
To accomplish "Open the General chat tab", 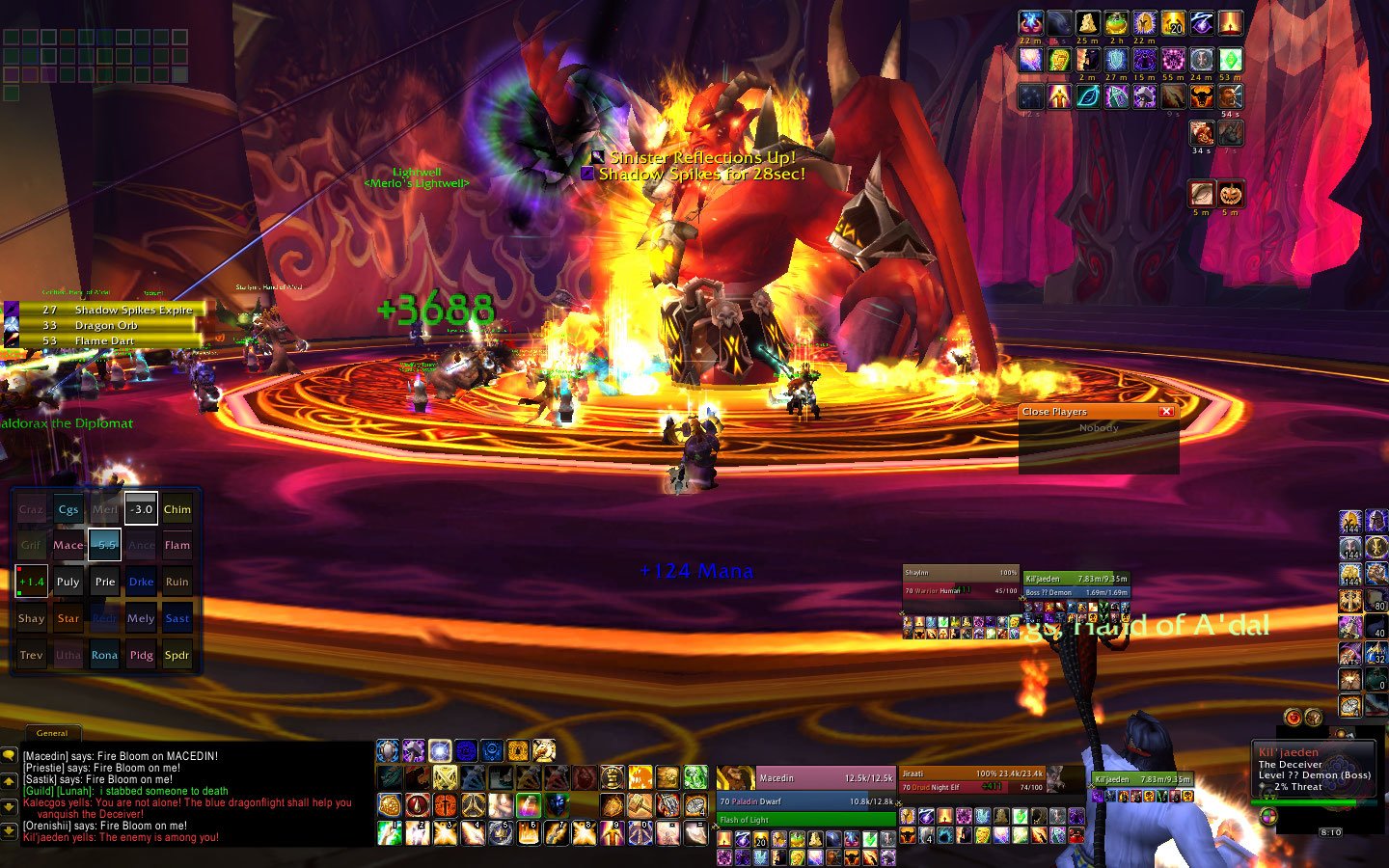I will (x=52, y=733).
